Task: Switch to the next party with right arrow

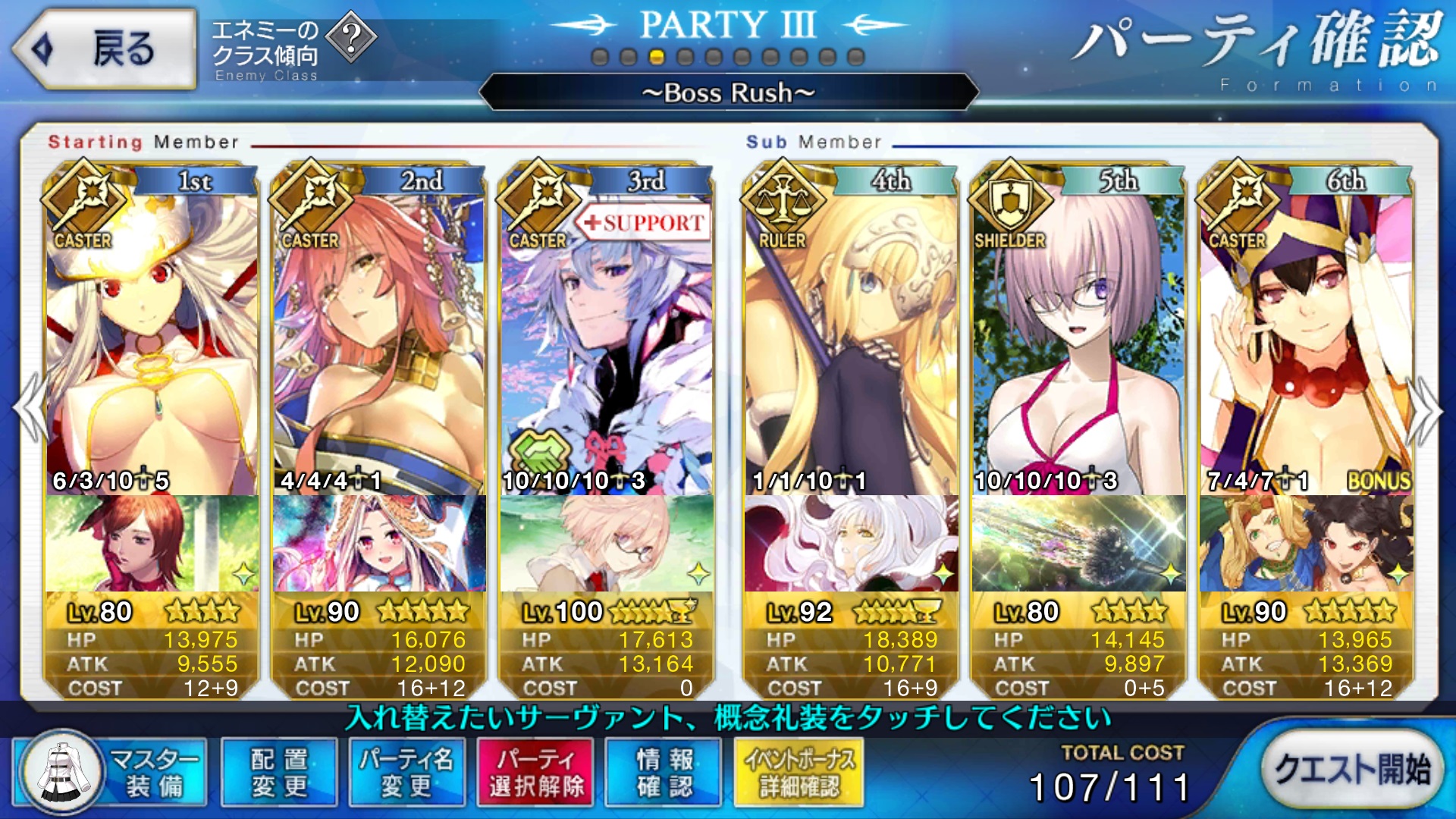Action: coord(1426,409)
